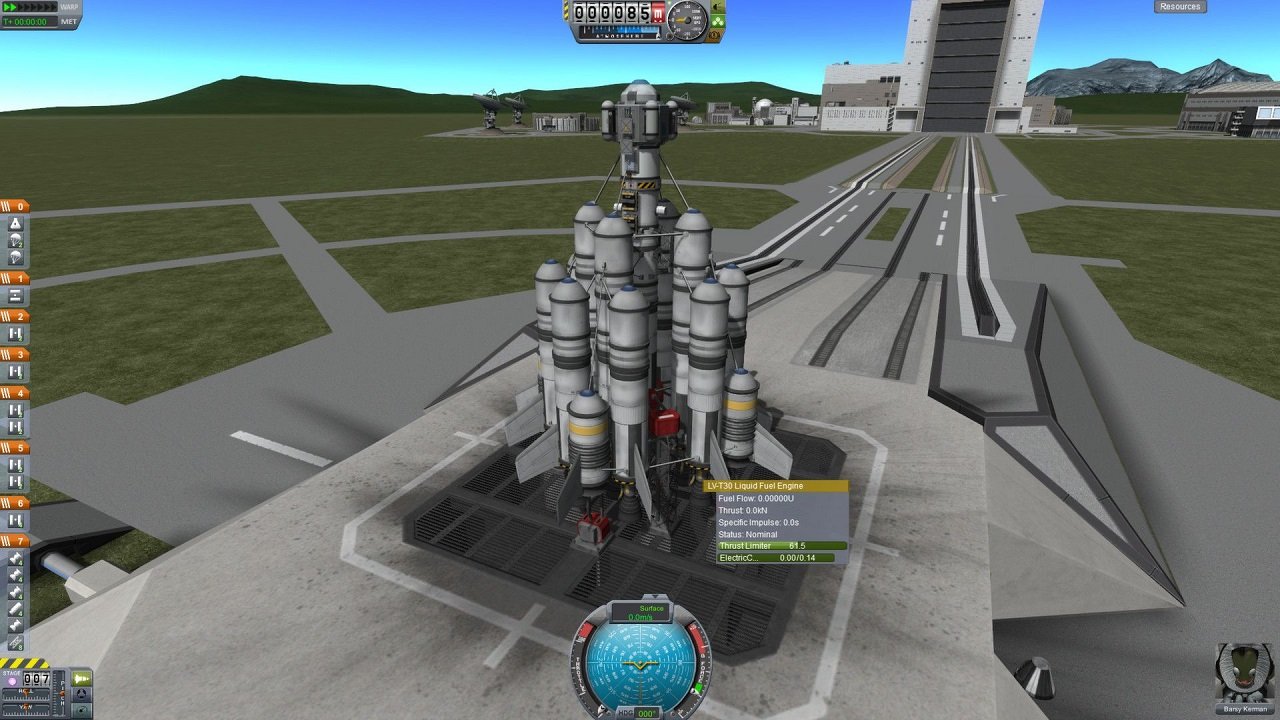1280x720 pixels.
Task: Click the green time warp arrows
Action: [x=9, y=7]
